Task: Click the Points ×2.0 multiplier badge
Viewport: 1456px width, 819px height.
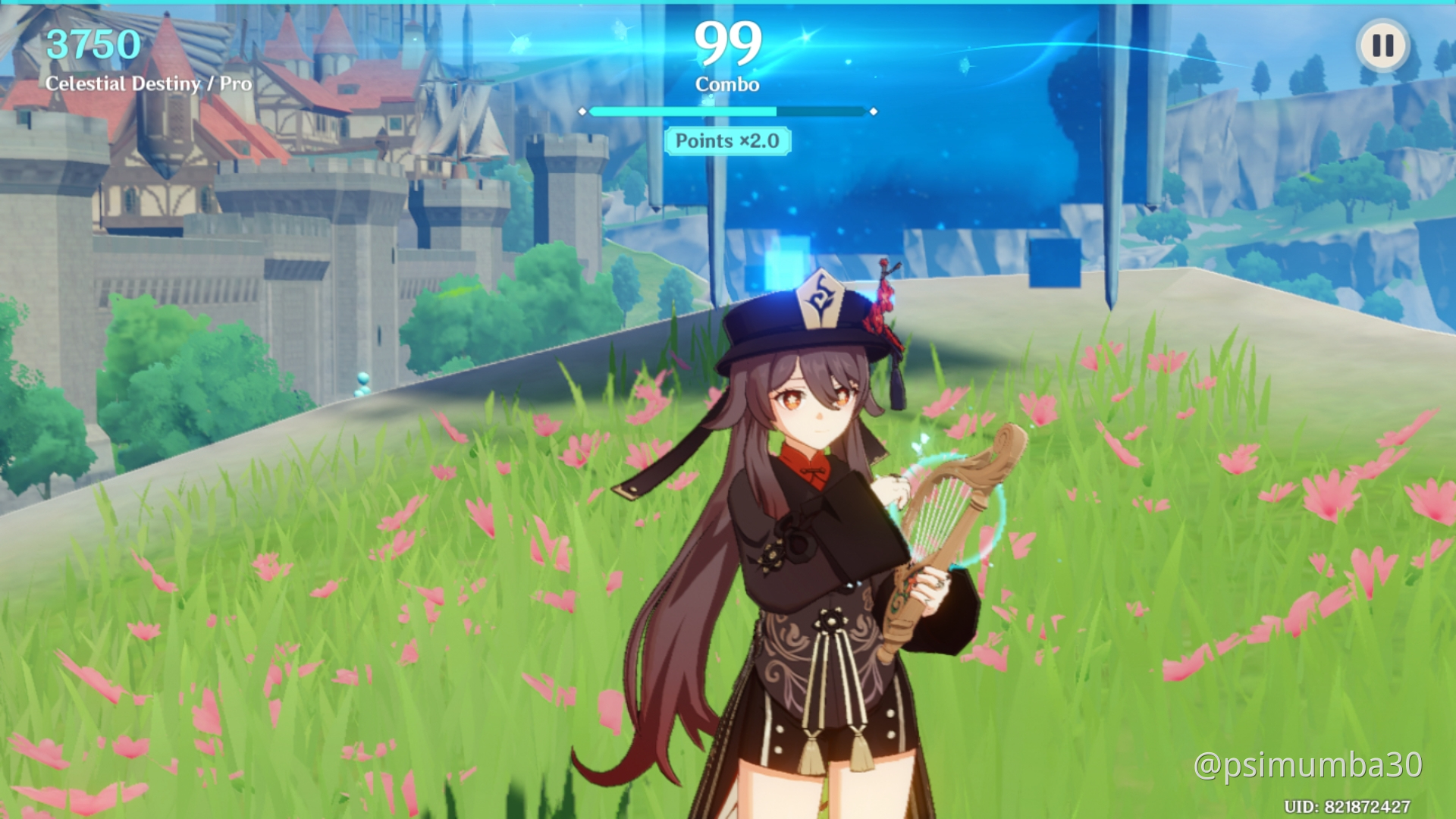Action: (x=726, y=141)
